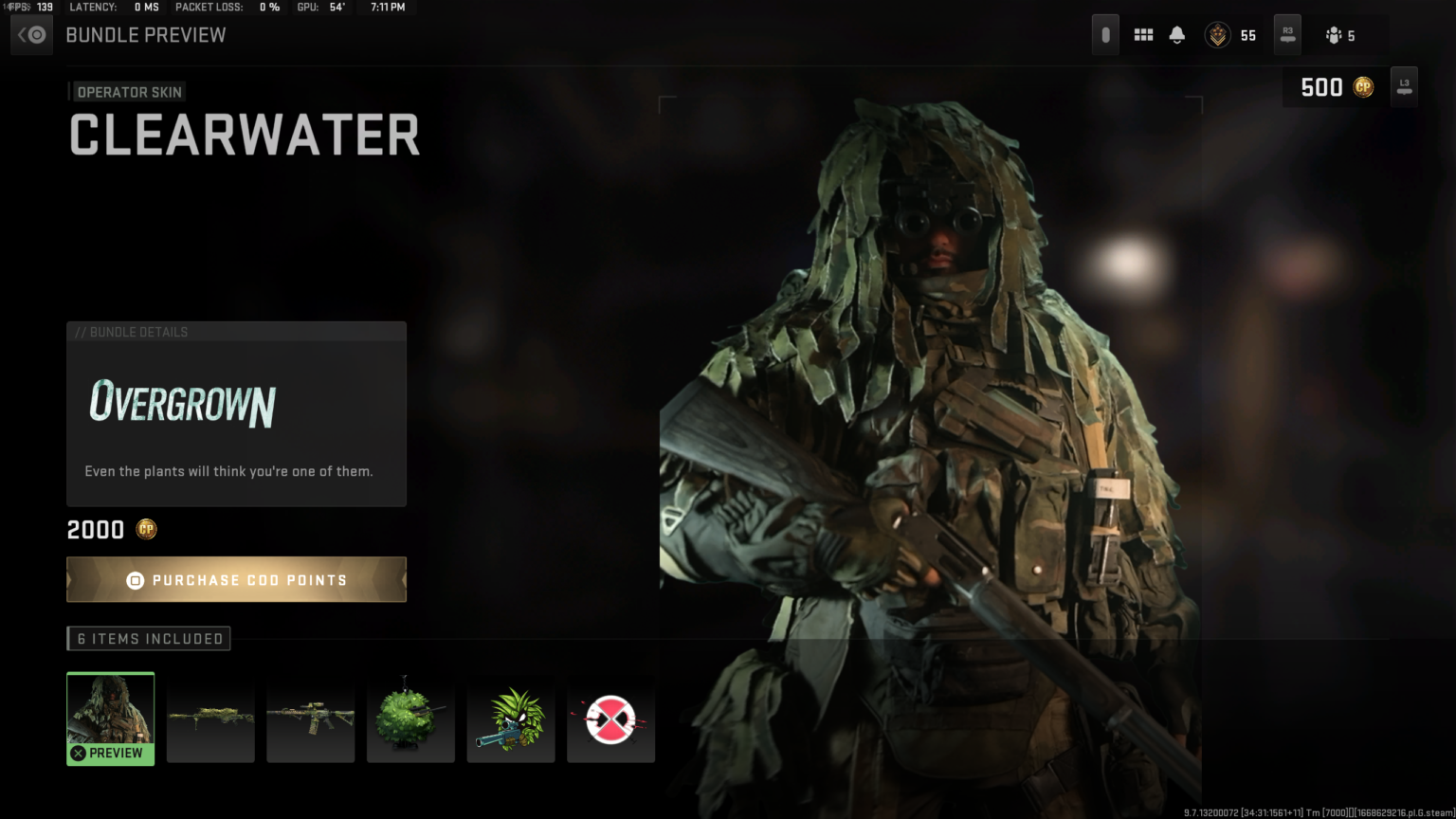Select the red and white emblem item
This screenshot has width=1456, height=819.
[610, 719]
